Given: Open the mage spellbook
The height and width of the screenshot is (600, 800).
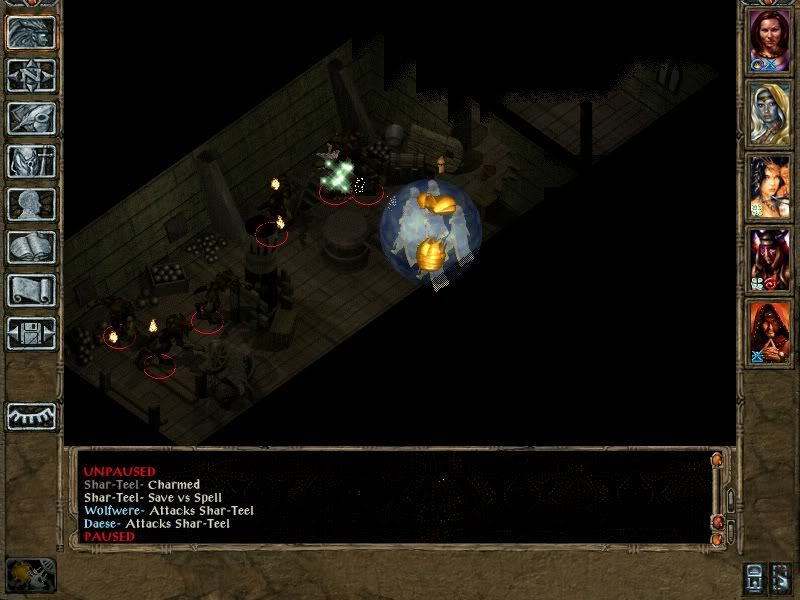Looking at the screenshot, I should (31, 247).
